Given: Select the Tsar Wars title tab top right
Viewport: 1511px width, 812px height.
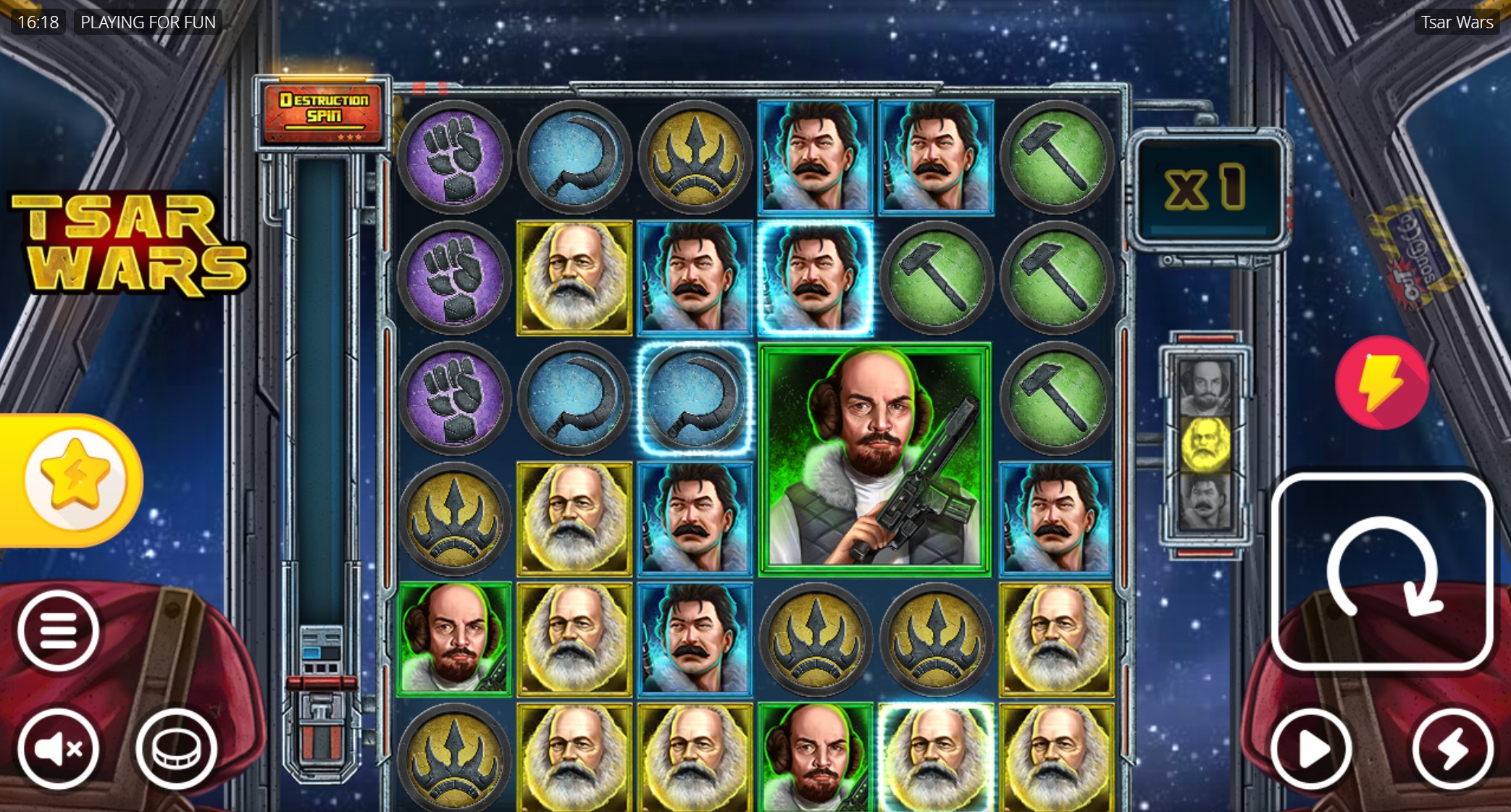Looking at the screenshot, I should coord(1456,22).
